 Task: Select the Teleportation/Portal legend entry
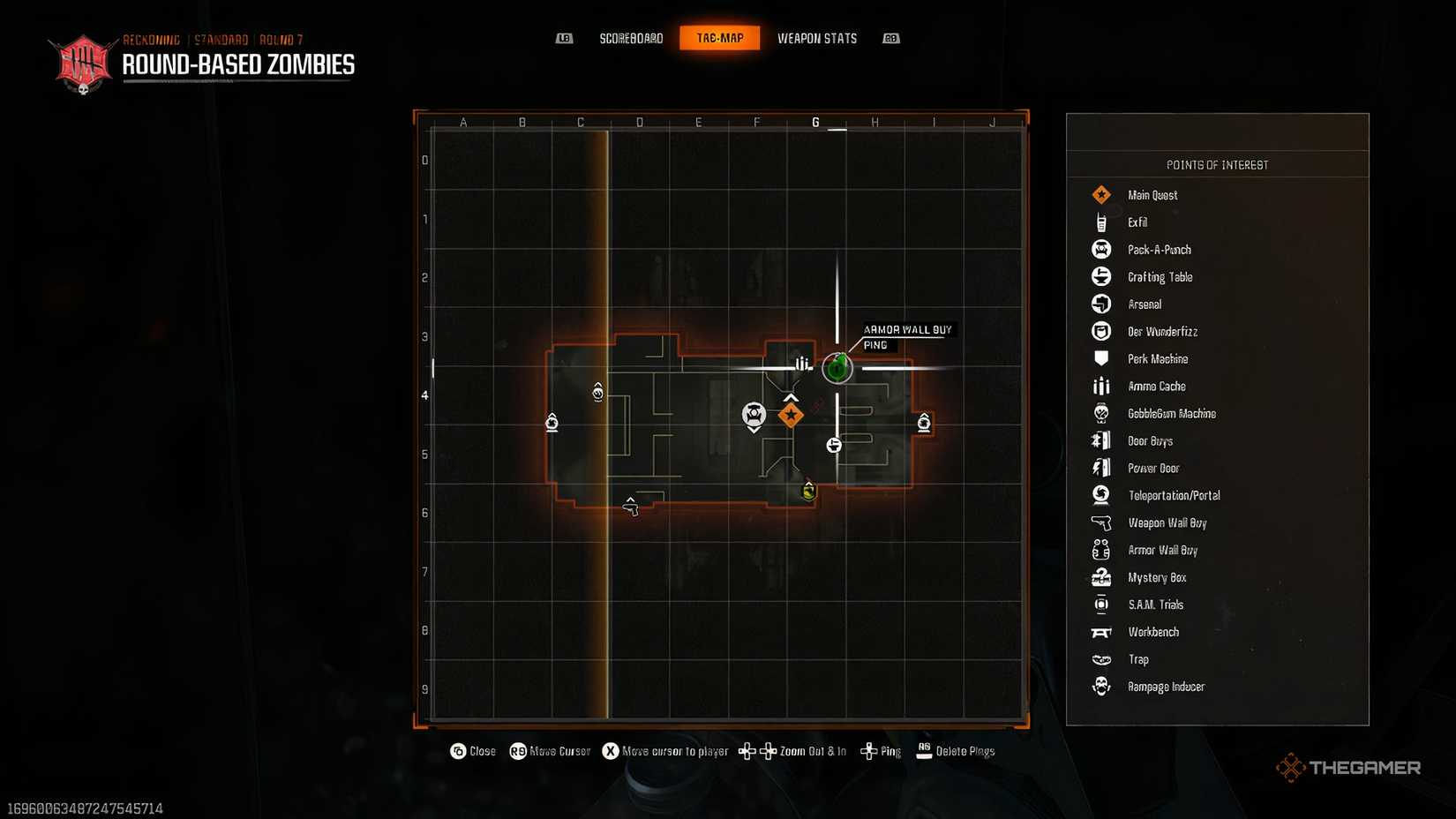[1174, 496]
